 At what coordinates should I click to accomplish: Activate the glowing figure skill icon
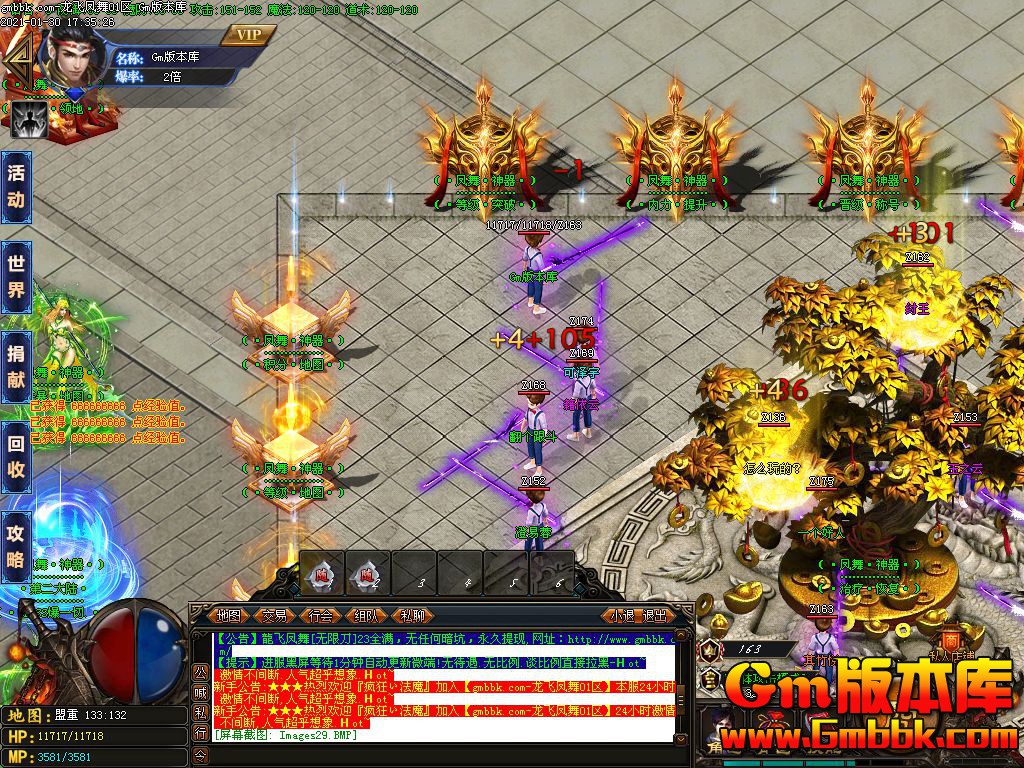[29, 120]
